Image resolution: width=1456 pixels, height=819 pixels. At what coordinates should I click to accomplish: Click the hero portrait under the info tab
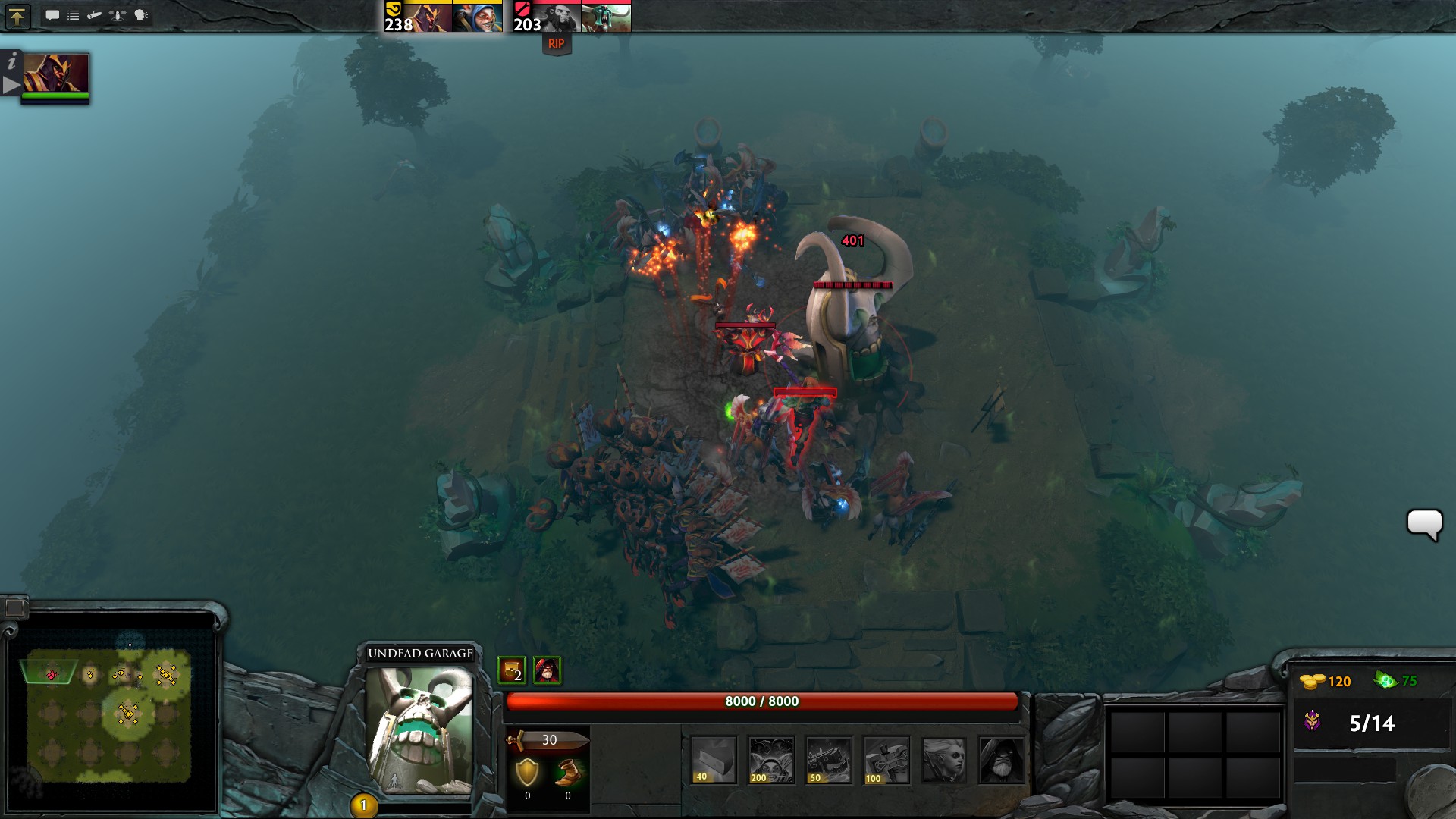click(55, 74)
